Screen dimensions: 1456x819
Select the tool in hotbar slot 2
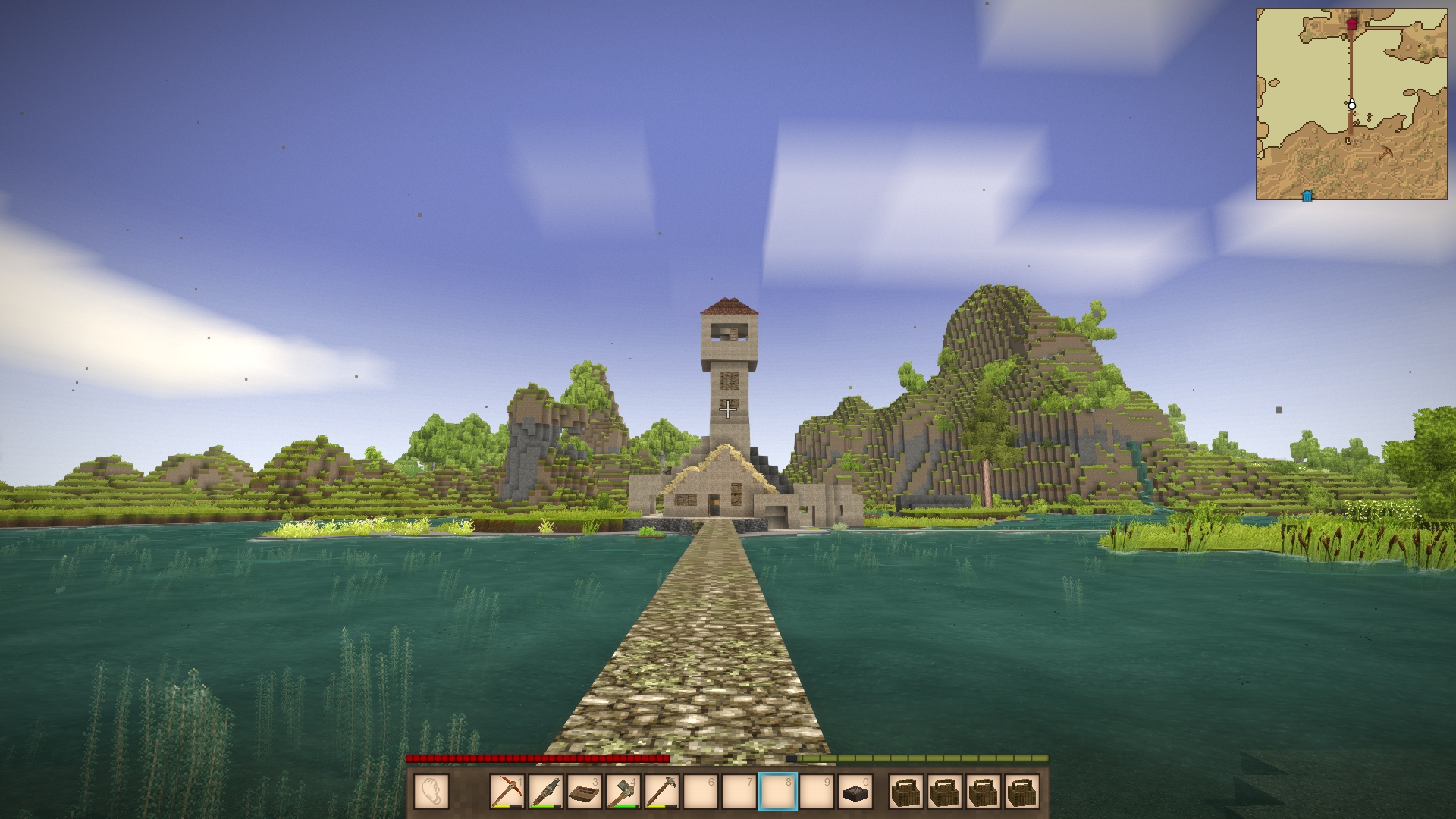pos(546,792)
